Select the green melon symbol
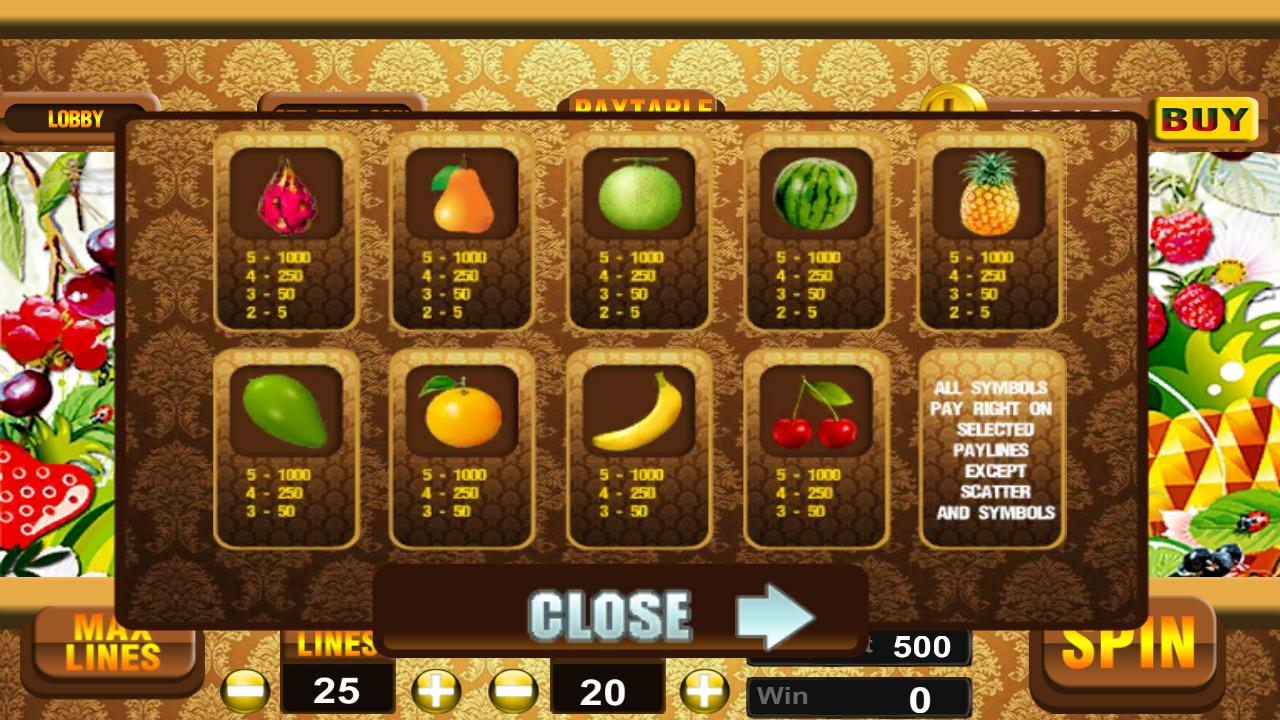1280x720 pixels. pyautogui.click(x=638, y=197)
